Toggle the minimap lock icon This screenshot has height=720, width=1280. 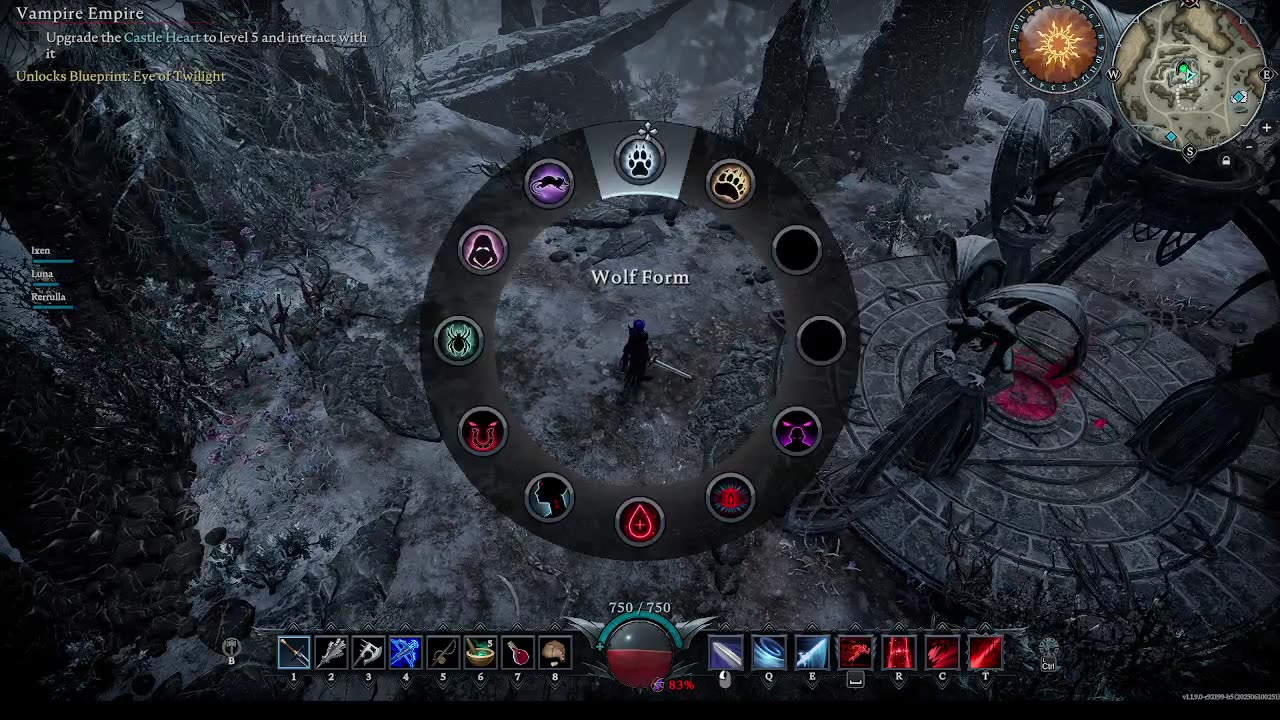tap(1226, 160)
